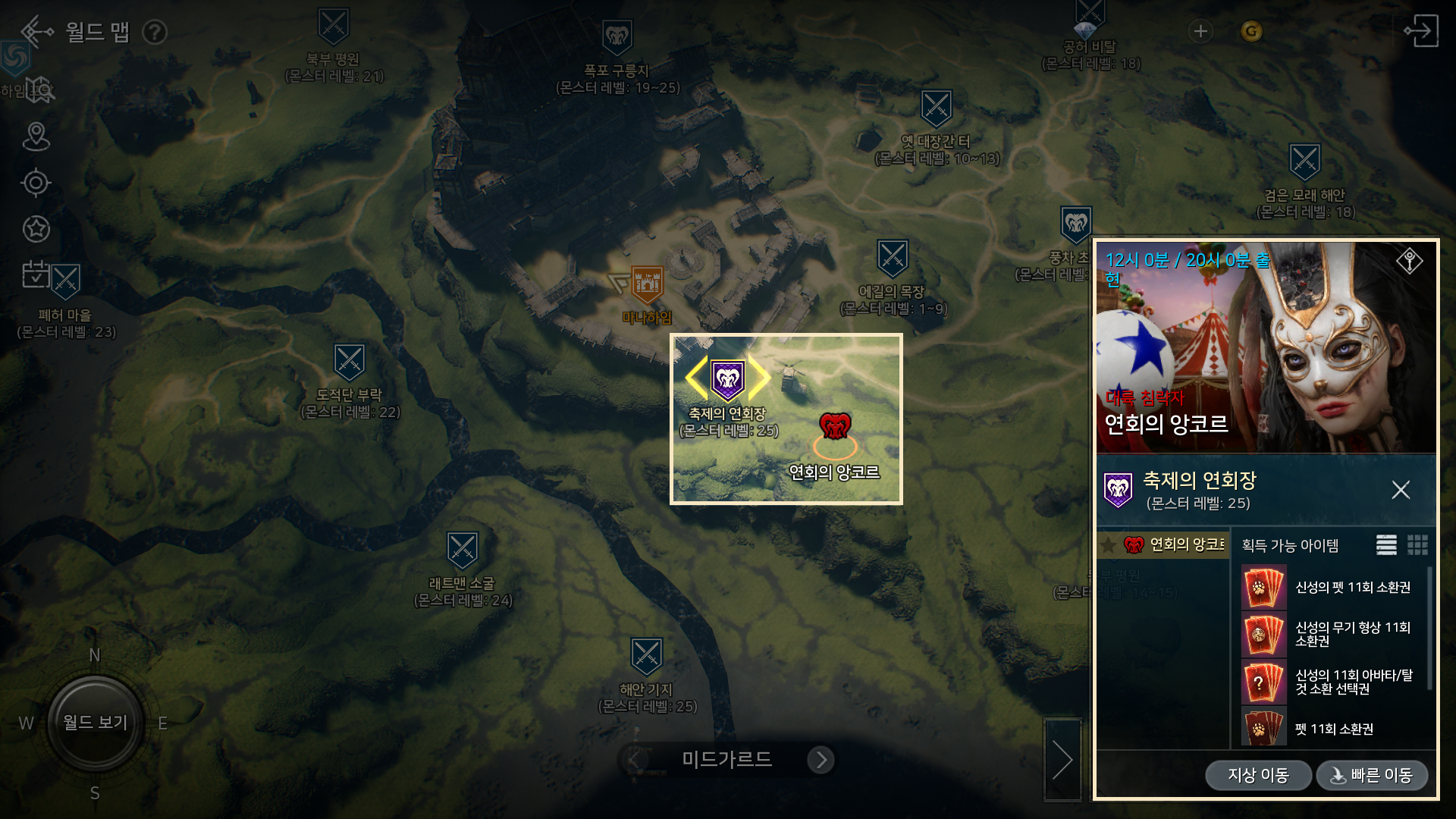
Task: Click the gold G coin icon
Action: click(1251, 31)
